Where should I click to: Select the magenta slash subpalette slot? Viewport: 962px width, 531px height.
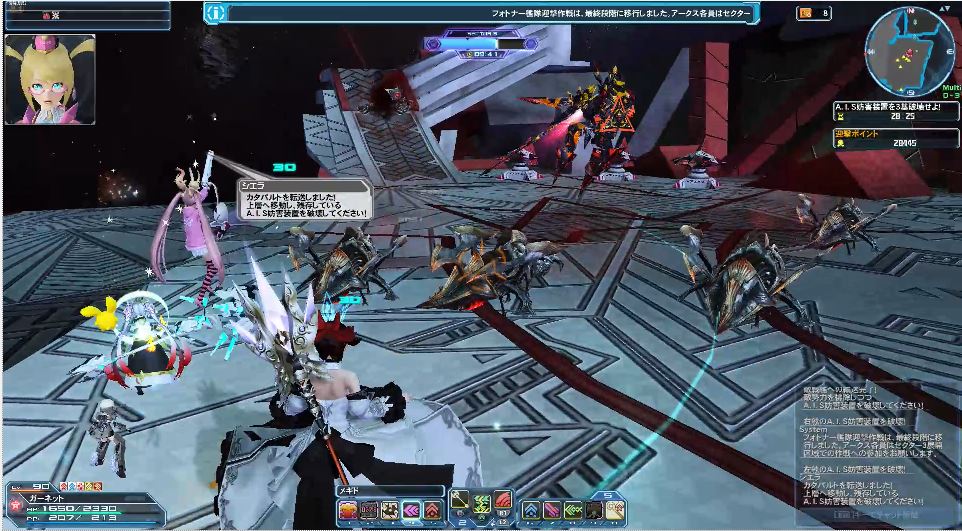(552, 510)
